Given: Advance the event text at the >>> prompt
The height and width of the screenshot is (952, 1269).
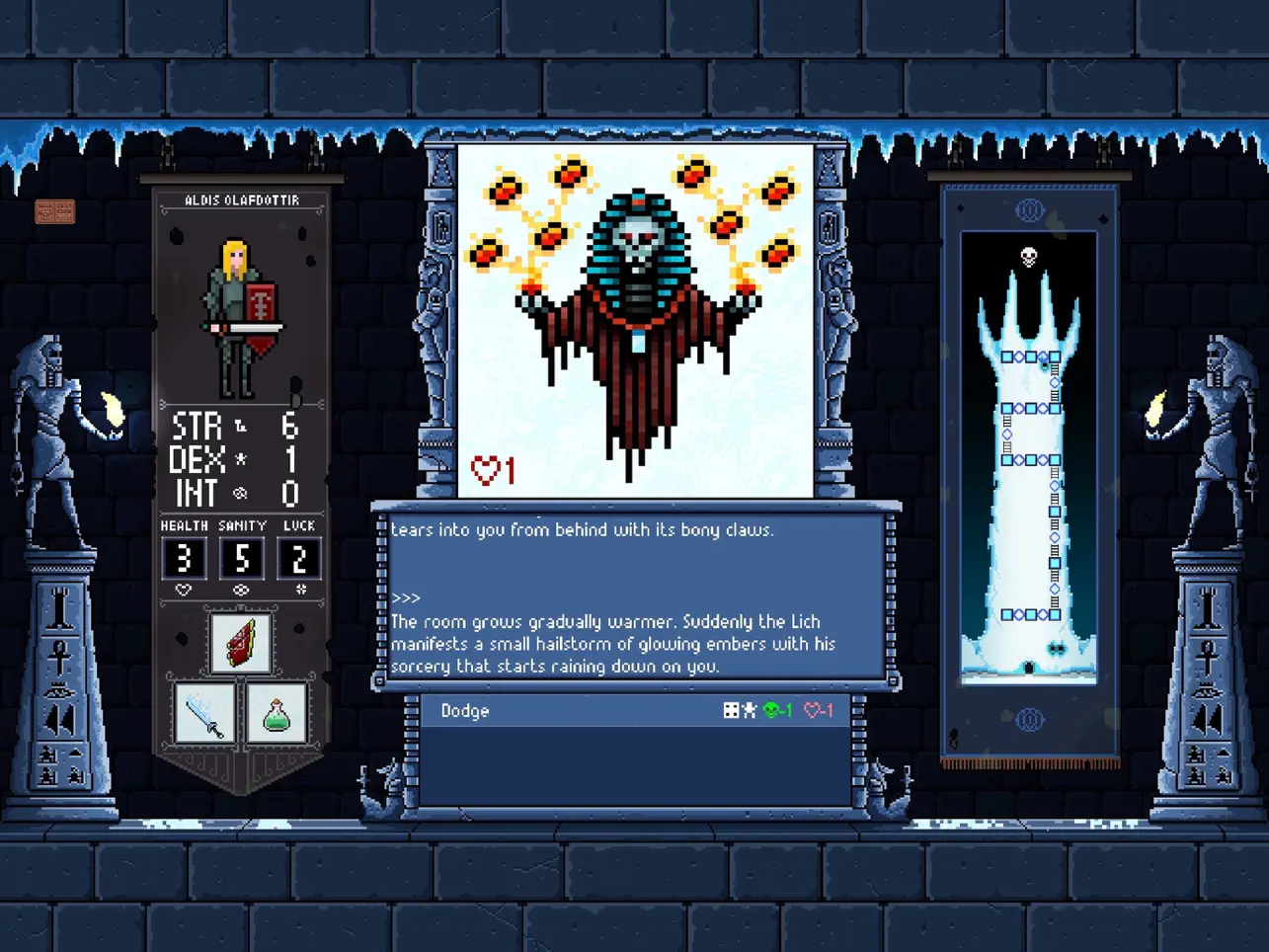Looking at the screenshot, I should [x=405, y=597].
